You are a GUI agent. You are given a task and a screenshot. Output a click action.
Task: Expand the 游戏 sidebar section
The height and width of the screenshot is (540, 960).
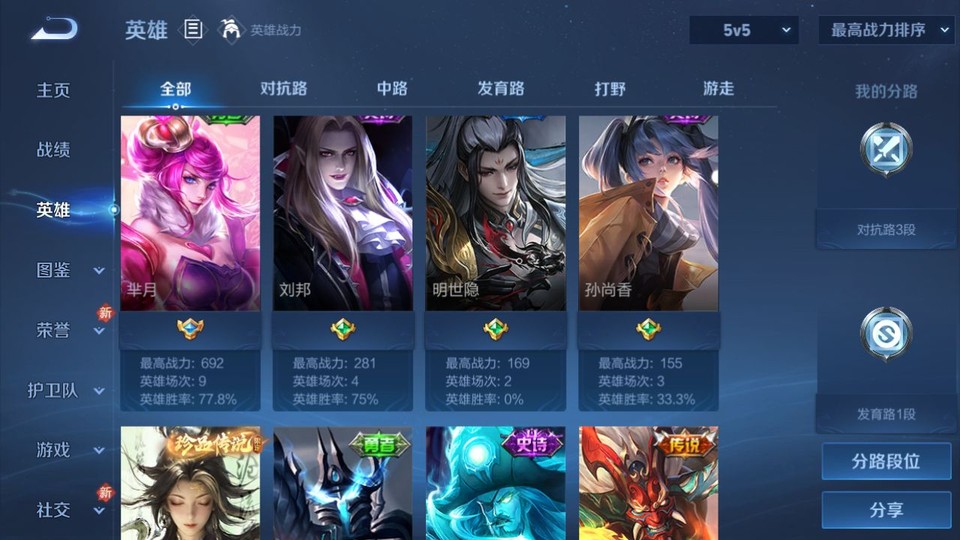tap(68, 450)
